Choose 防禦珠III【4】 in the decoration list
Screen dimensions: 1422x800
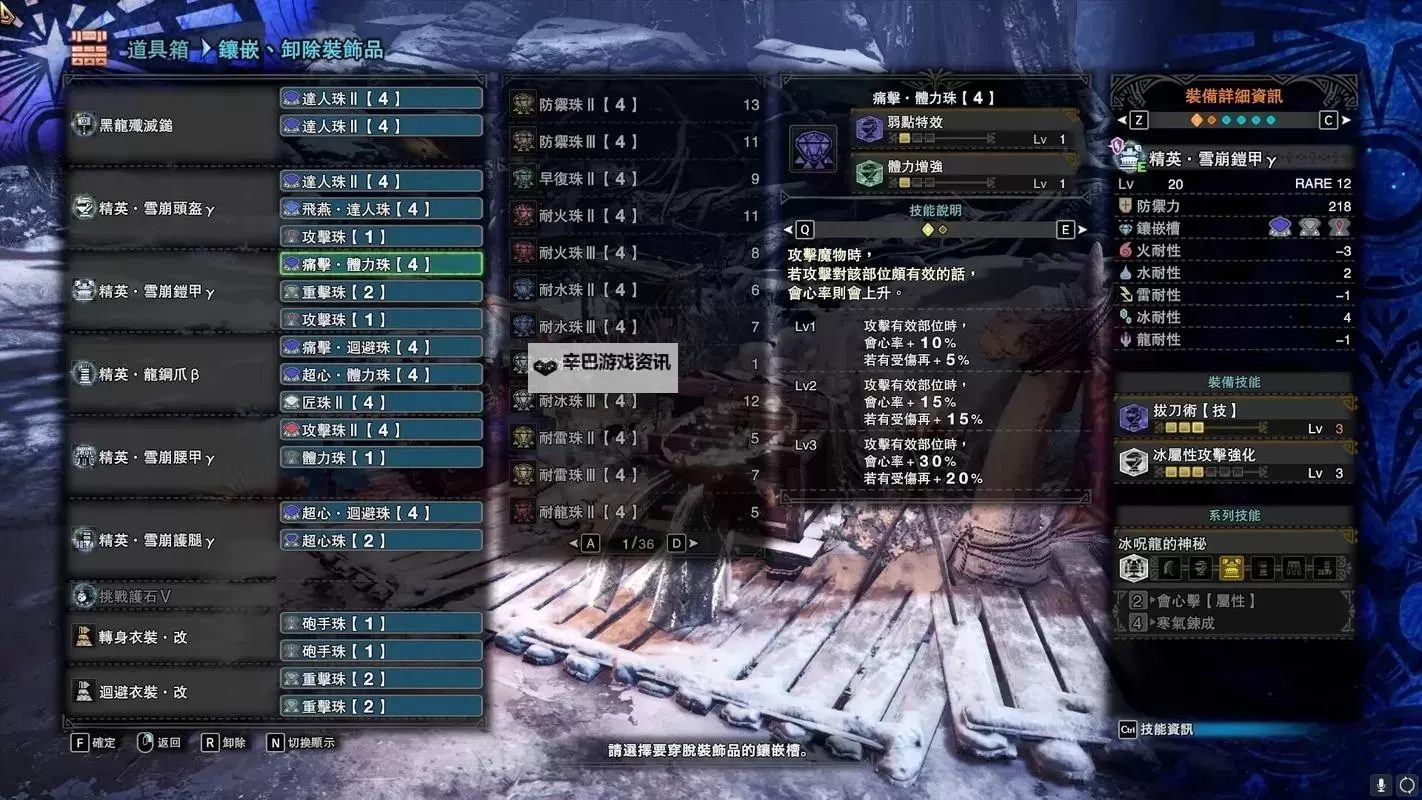tap(634, 142)
